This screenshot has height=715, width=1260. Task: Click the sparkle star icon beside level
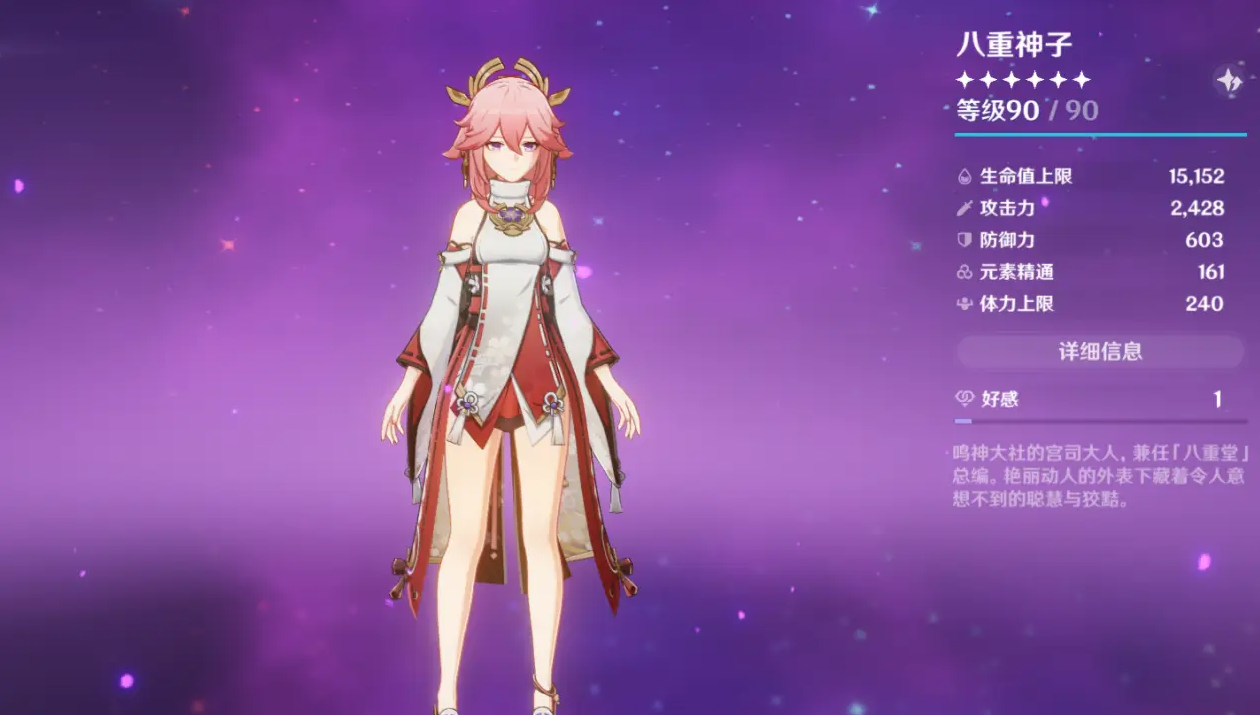(x=1228, y=81)
